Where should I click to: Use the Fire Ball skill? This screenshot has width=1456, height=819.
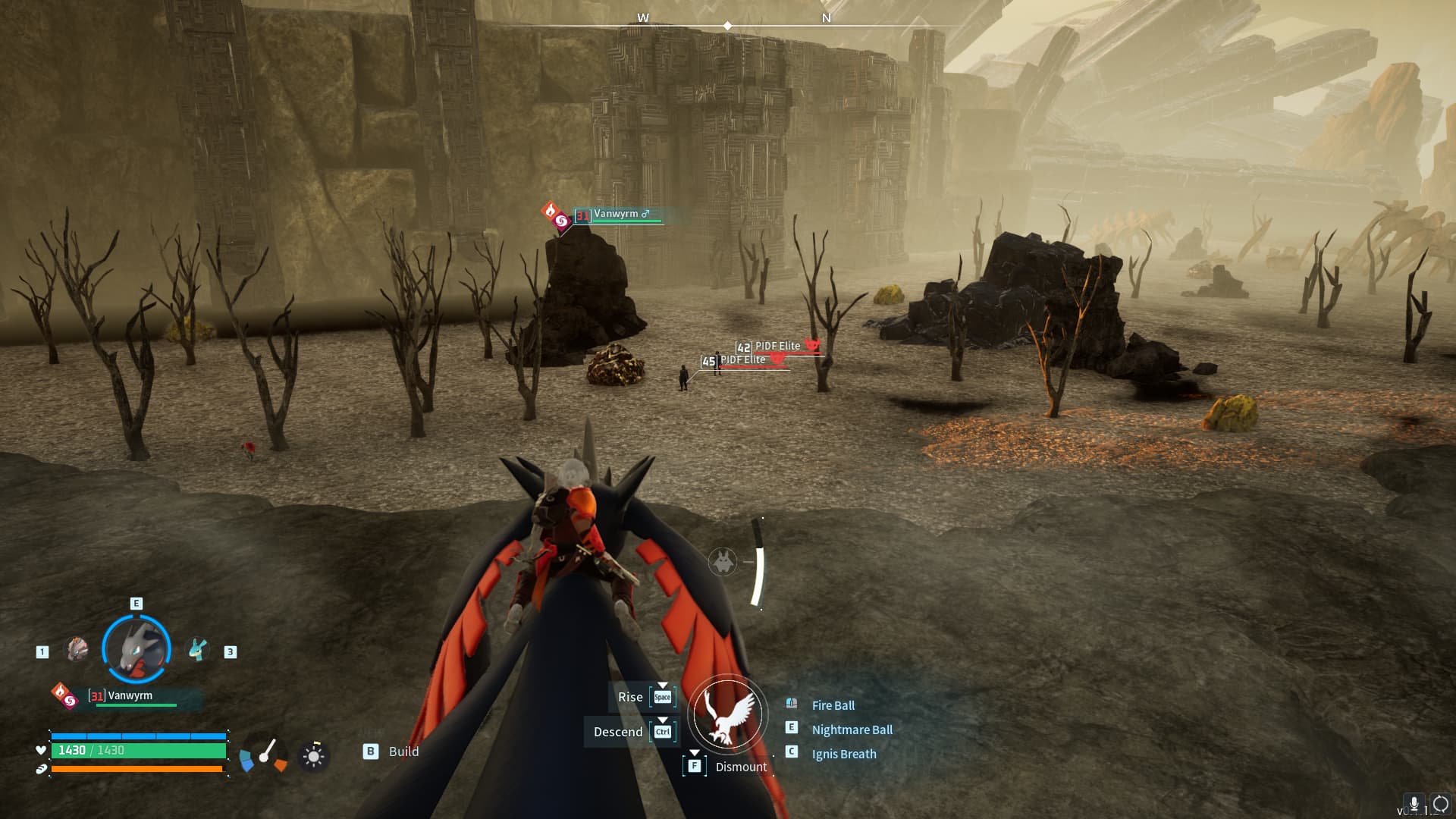[x=833, y=705]
